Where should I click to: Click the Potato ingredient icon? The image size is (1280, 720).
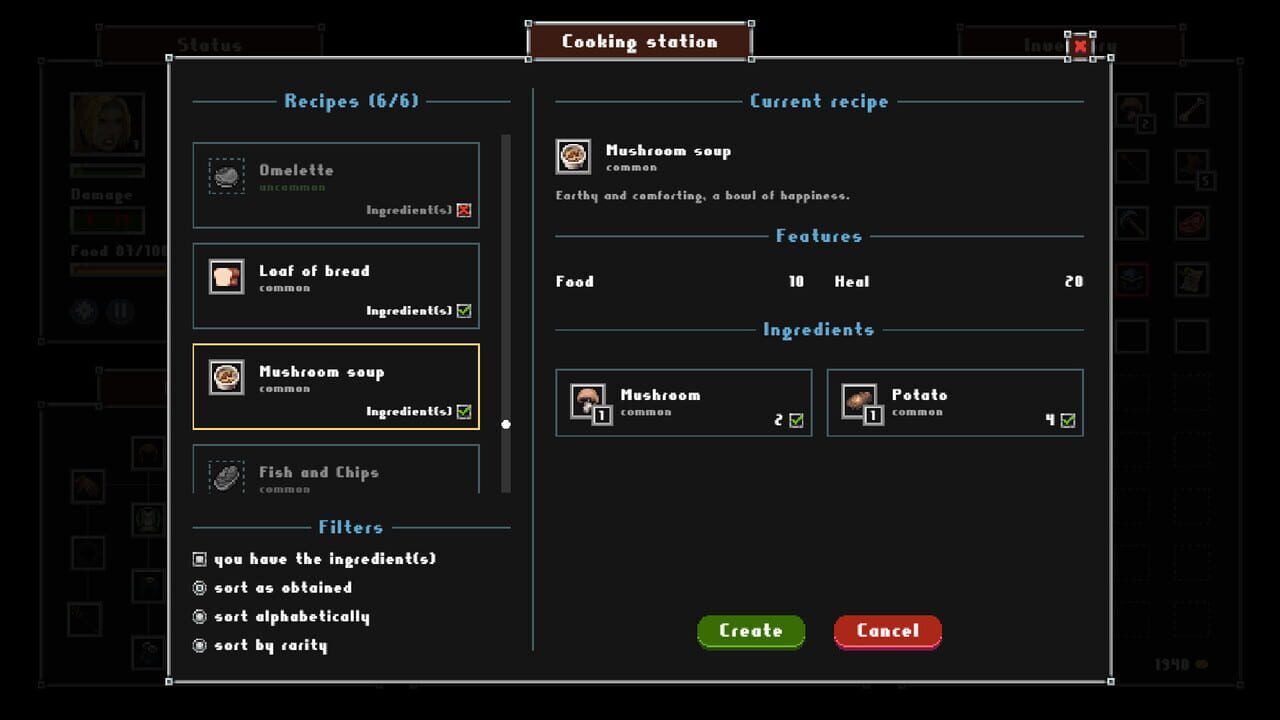[860, 403]
